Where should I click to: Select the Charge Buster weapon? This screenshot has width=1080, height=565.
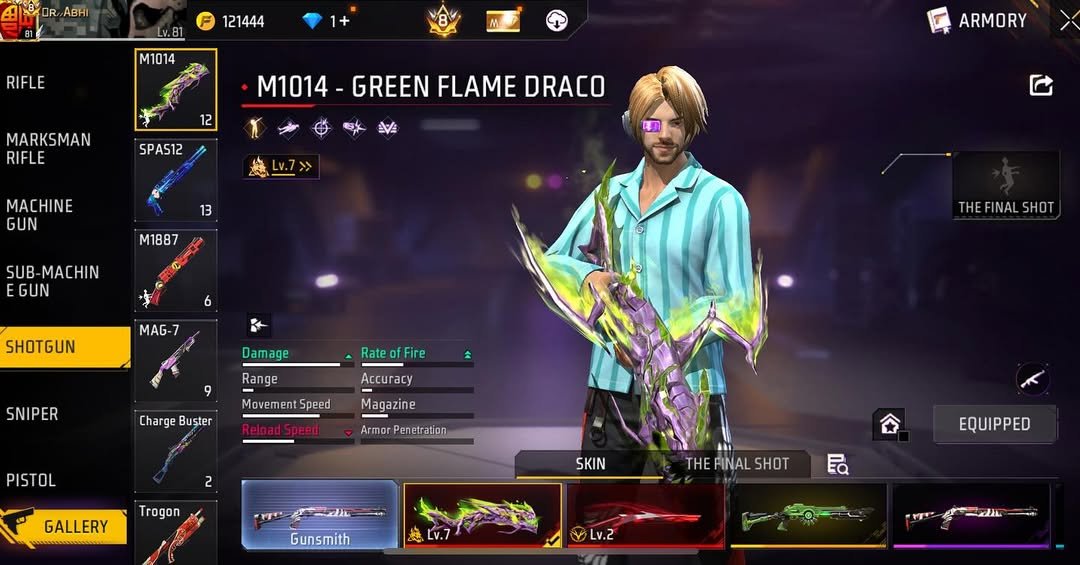pyautogui.click(x=175, y=450)
